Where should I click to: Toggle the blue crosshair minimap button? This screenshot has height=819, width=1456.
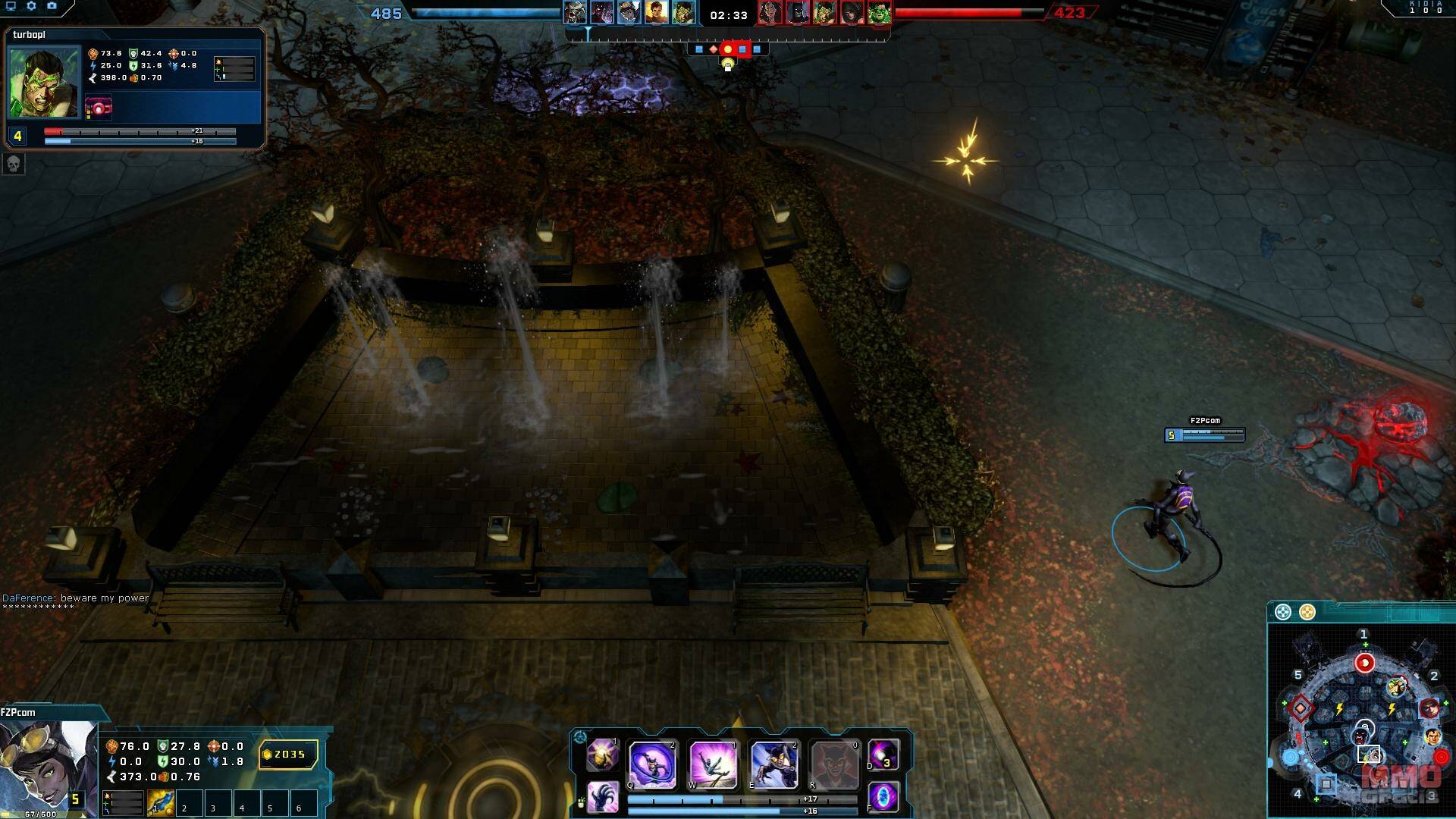pos(1282,612)
